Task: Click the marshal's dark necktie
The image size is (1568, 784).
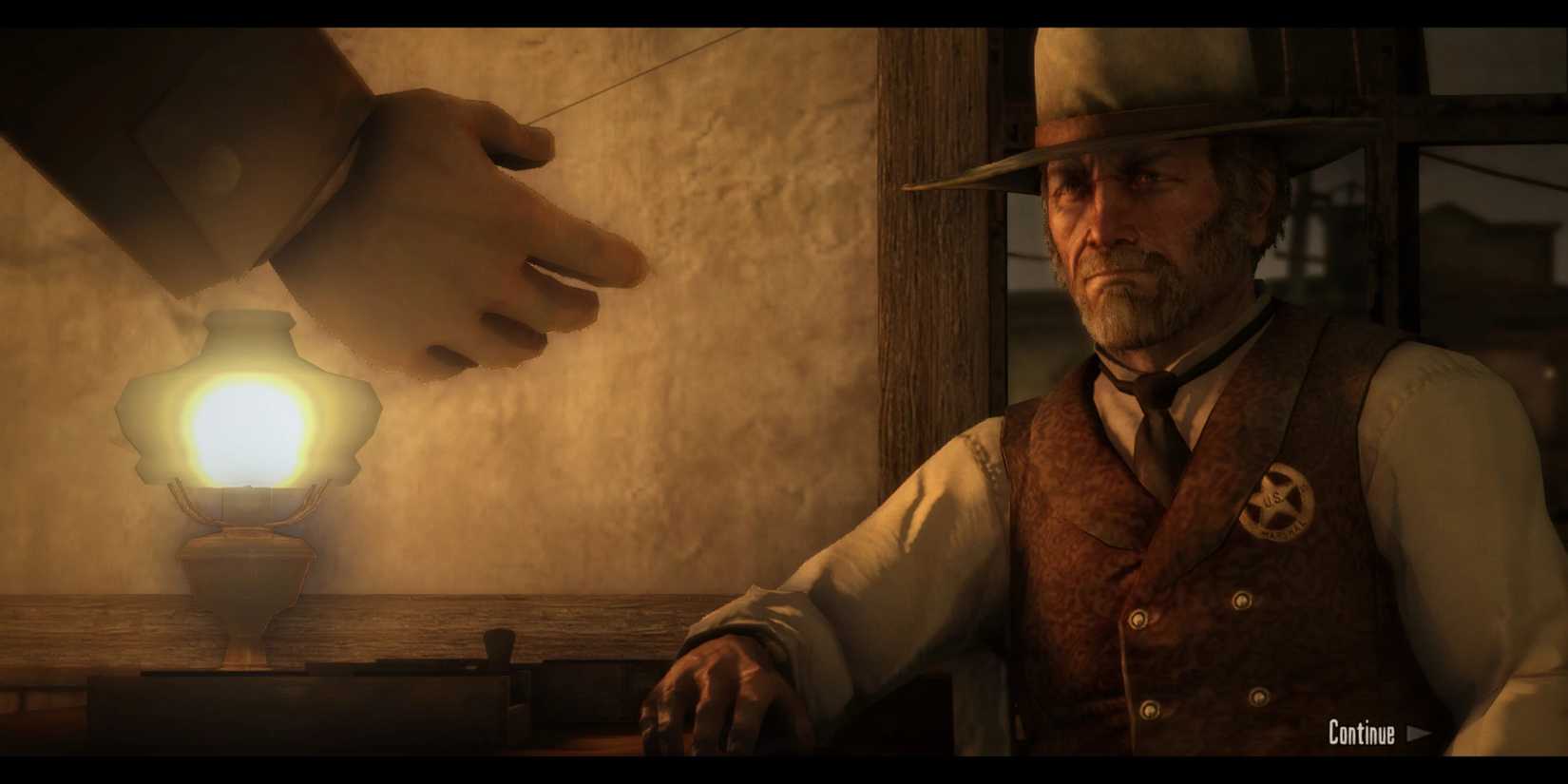Action: click(1155, 437)
